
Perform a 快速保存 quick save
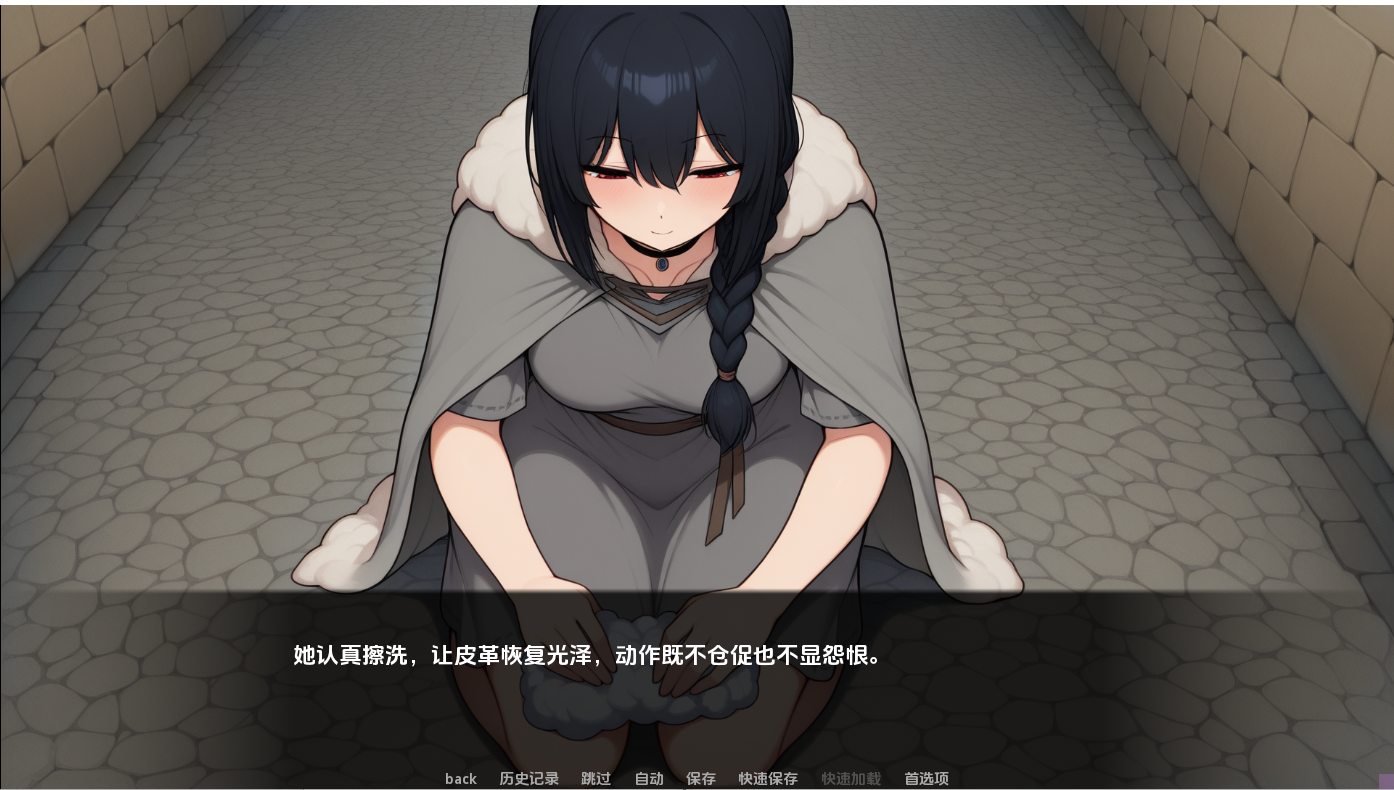[x=768, y=779]
